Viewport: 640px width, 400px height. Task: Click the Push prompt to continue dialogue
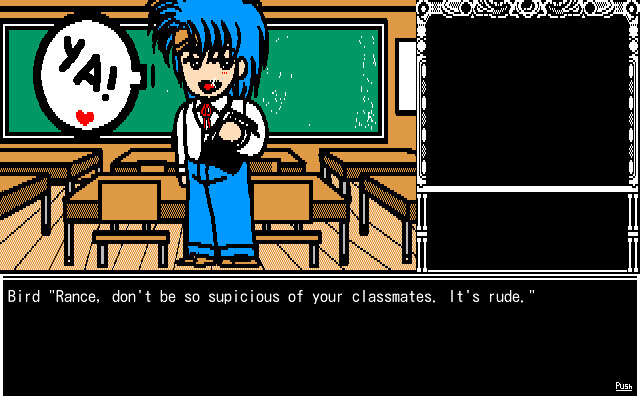tap(623, 386)
